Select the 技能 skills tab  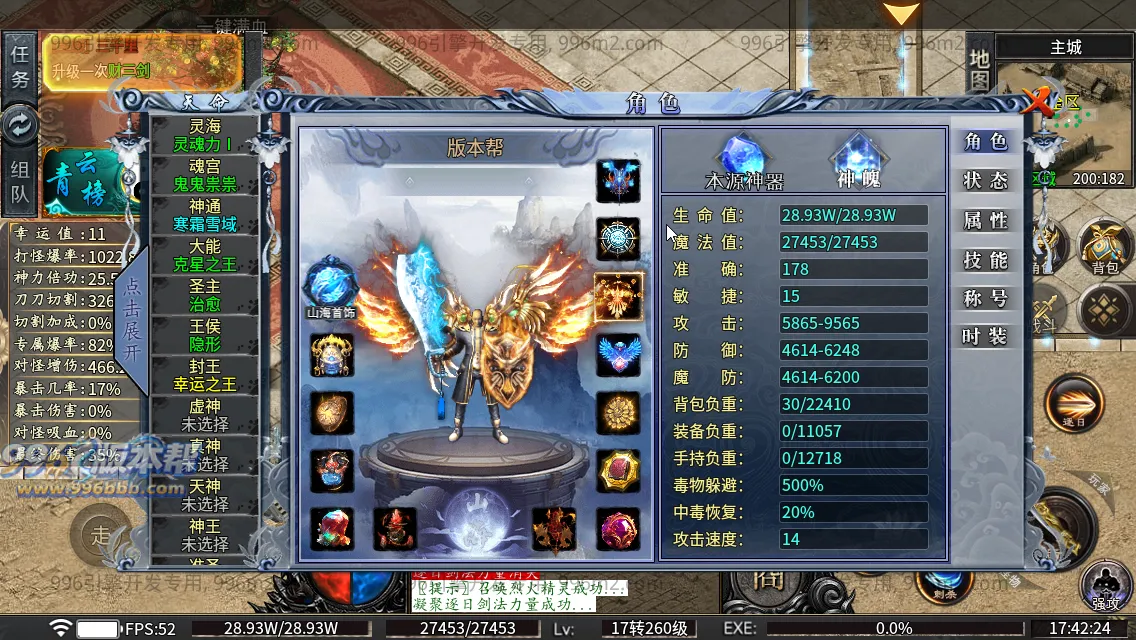984,260
